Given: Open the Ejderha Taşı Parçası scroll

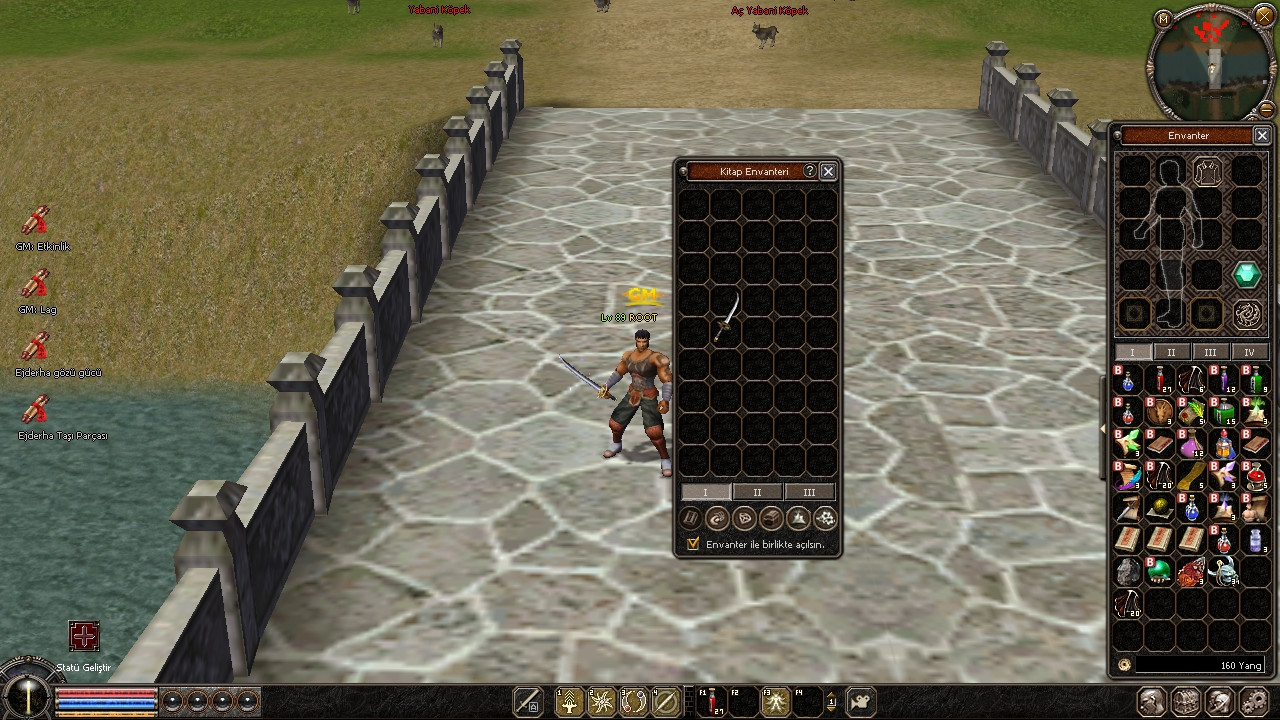Looking at the screenshot, I should pos(36,410).
